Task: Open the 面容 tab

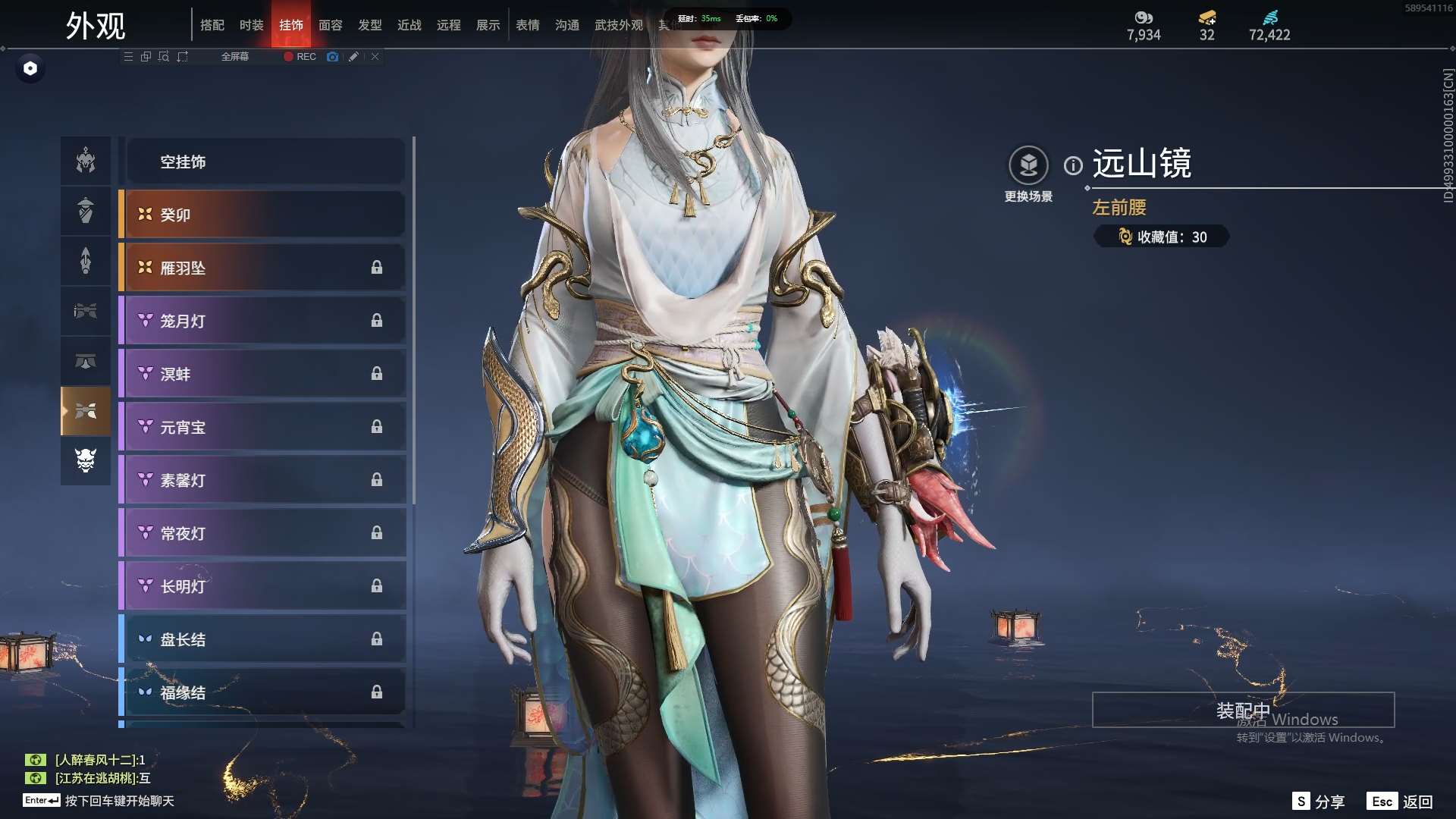Action: point(330,25)
